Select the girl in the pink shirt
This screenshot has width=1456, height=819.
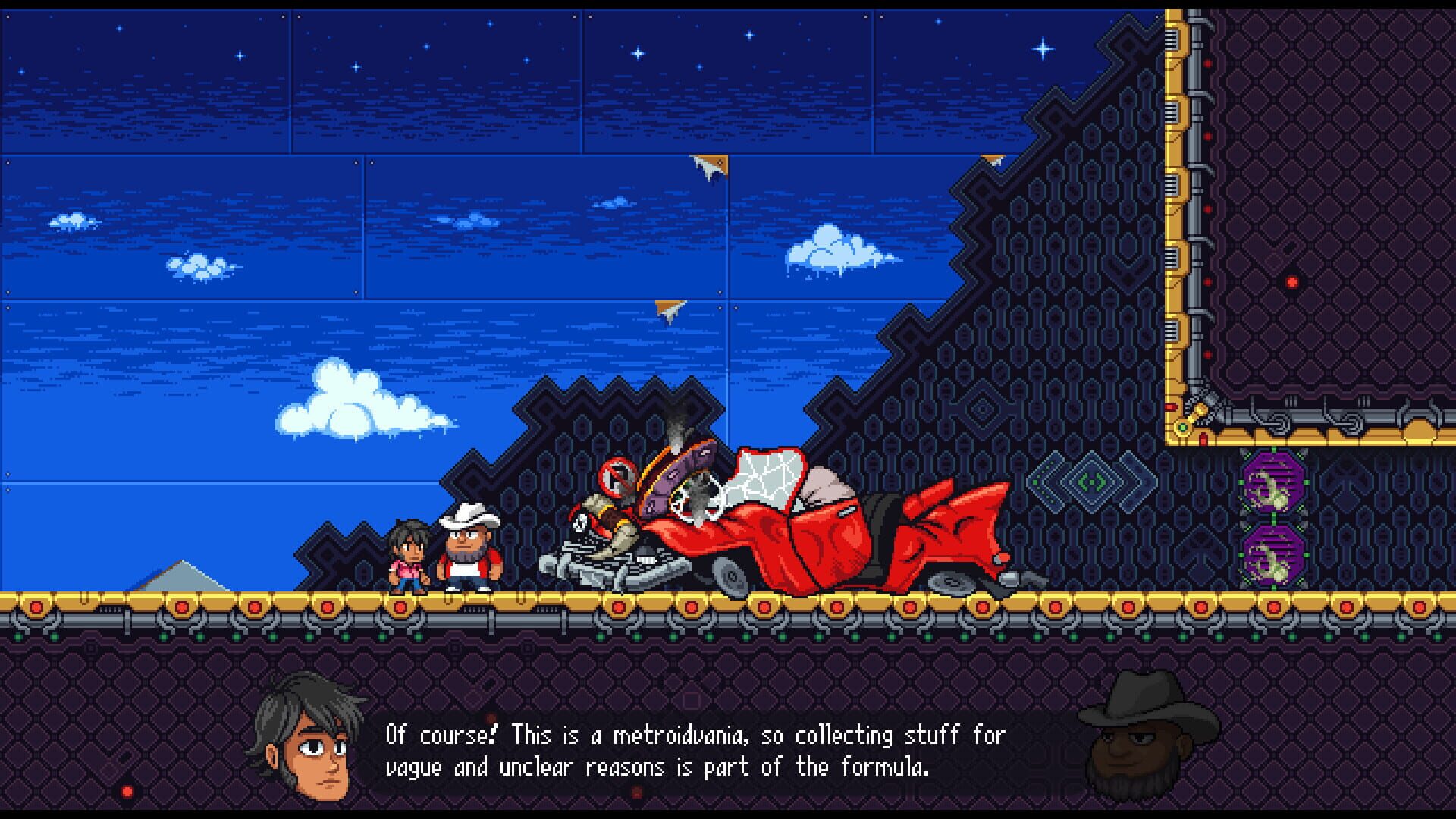[x=409, y=554]
